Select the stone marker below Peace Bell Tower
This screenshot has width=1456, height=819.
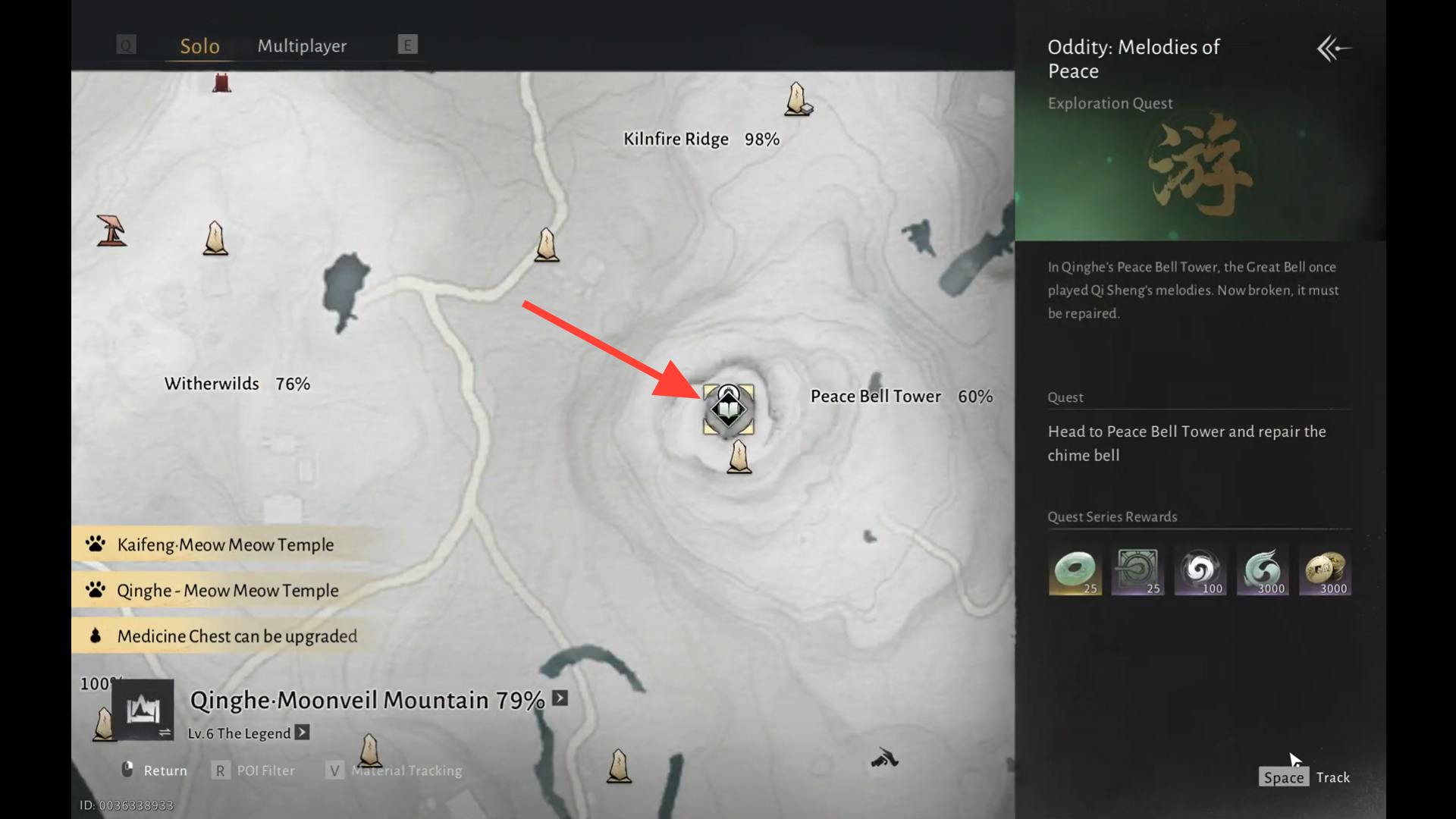739,457
